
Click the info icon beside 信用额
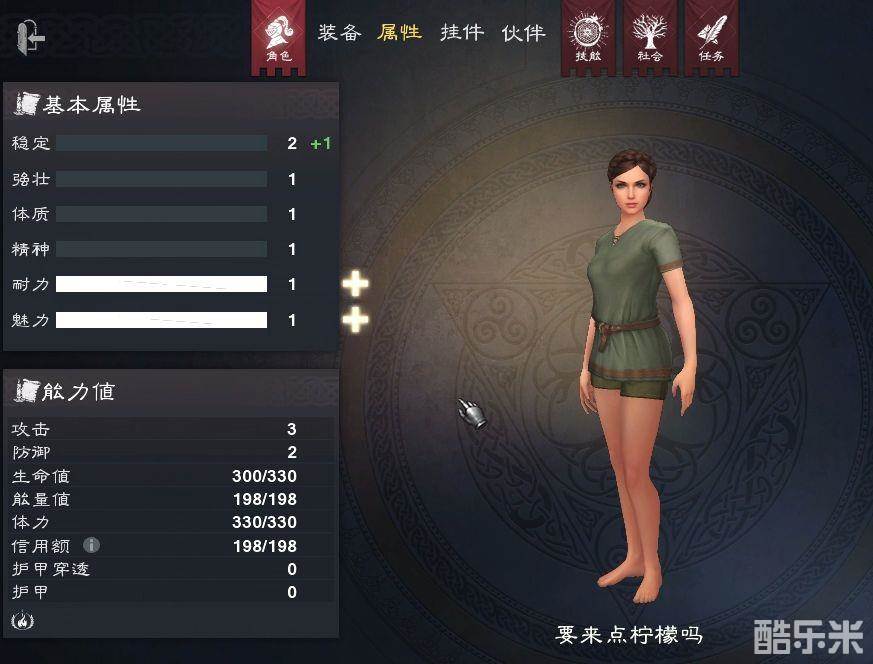[x=91, y=545]
